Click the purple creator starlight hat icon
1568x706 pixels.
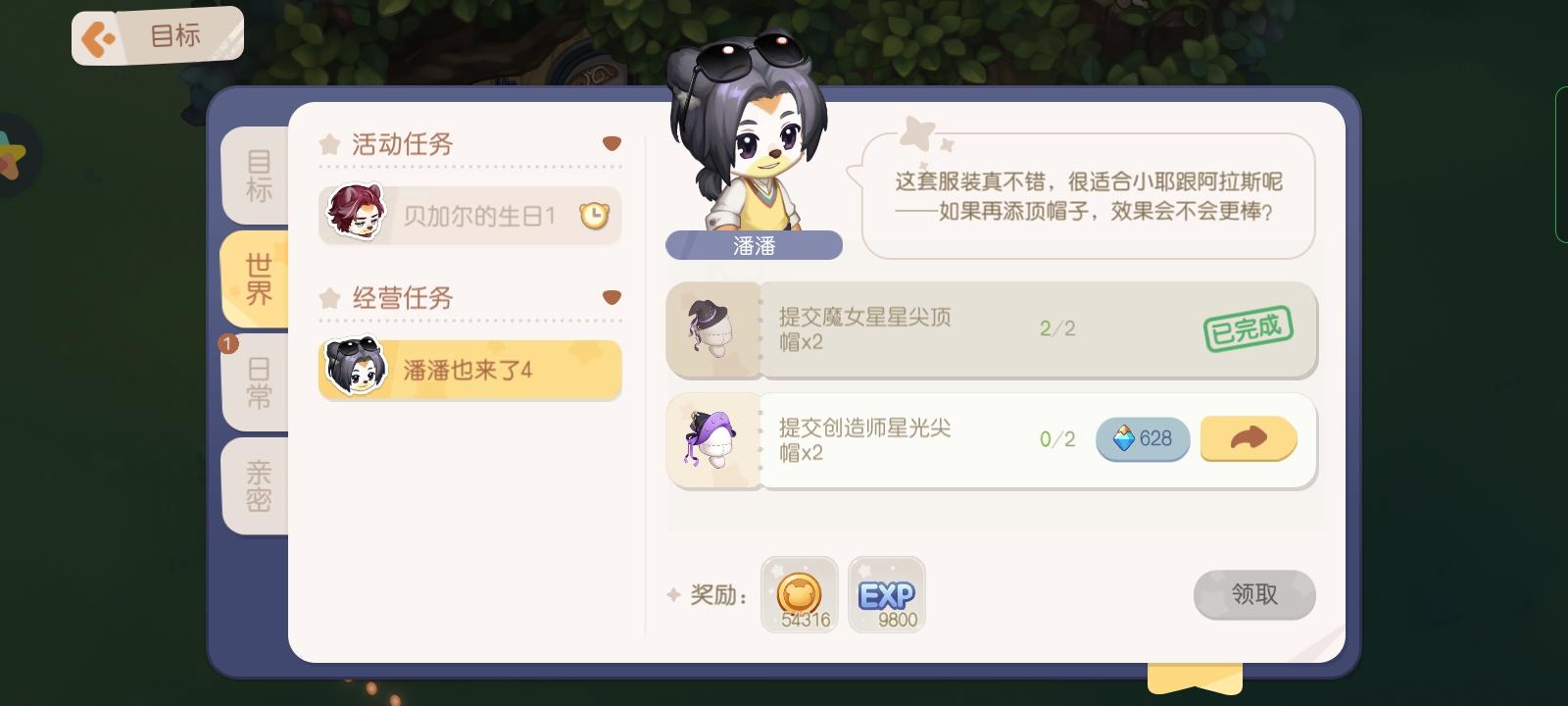click(x=714, y=440)
